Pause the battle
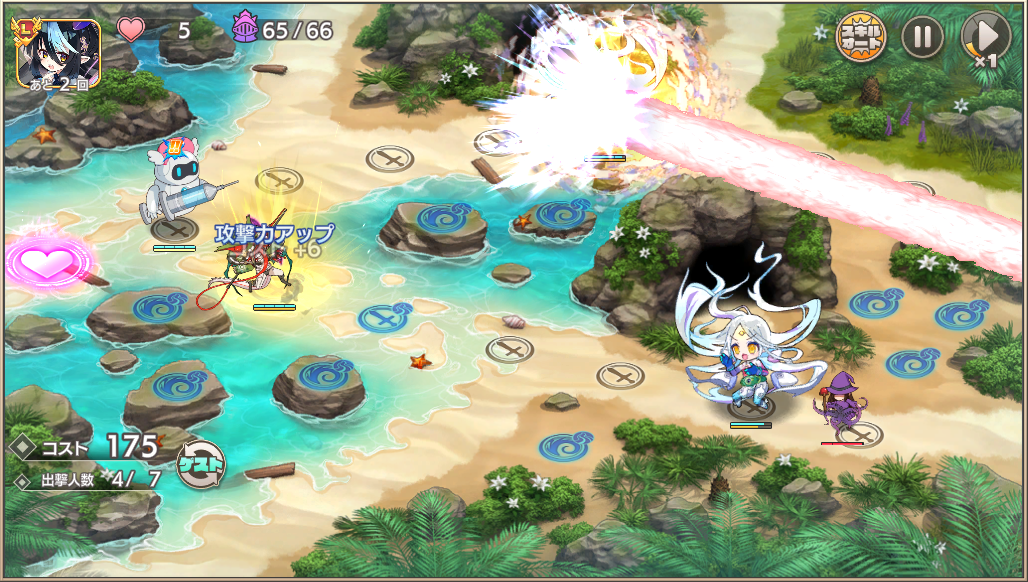1028x582 pixels. (x=922, y=38)
